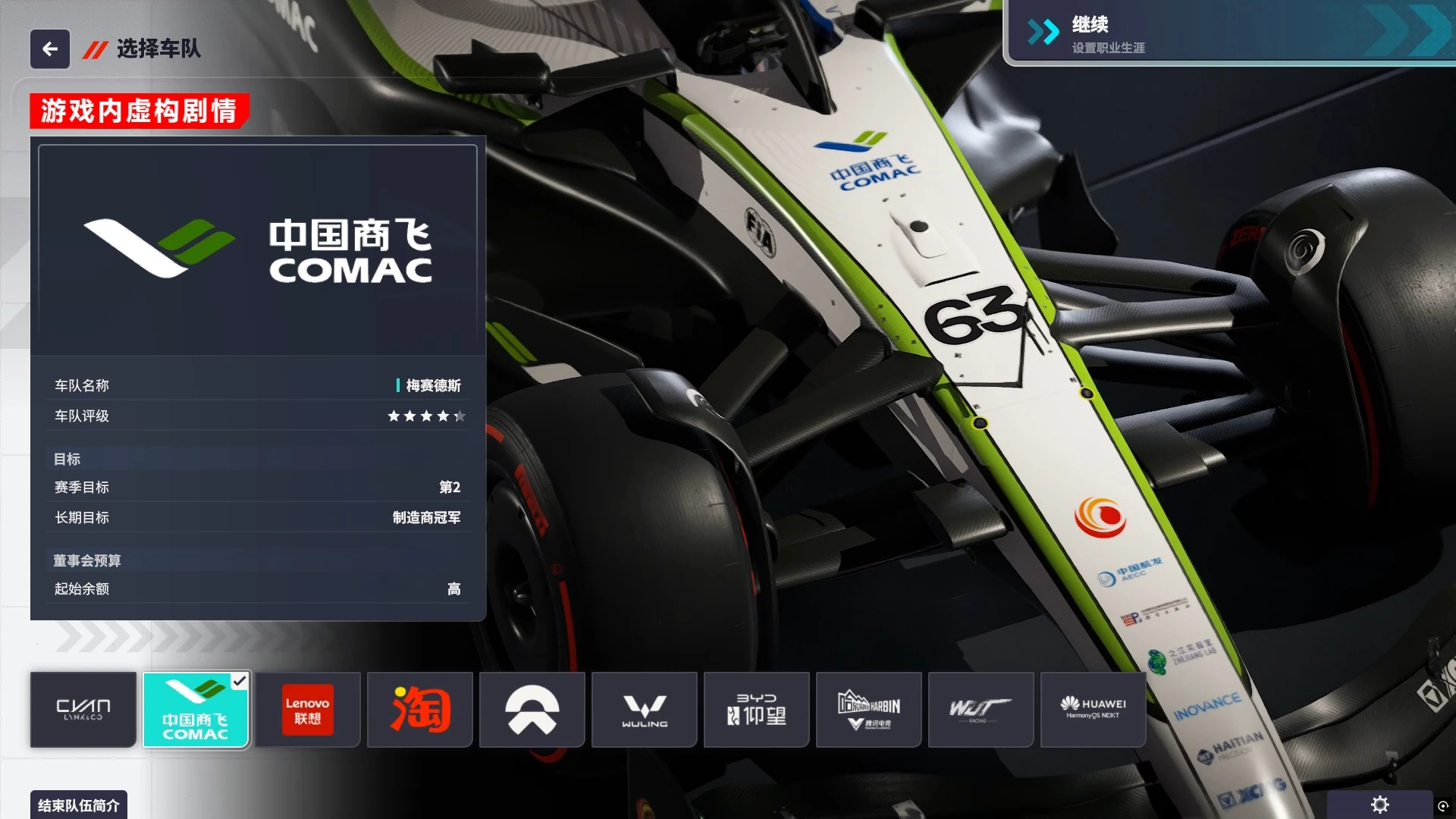Close the team intro (结束队伍简介)
The width and height of the screenshot is (1456, 819).
point(79,805)
